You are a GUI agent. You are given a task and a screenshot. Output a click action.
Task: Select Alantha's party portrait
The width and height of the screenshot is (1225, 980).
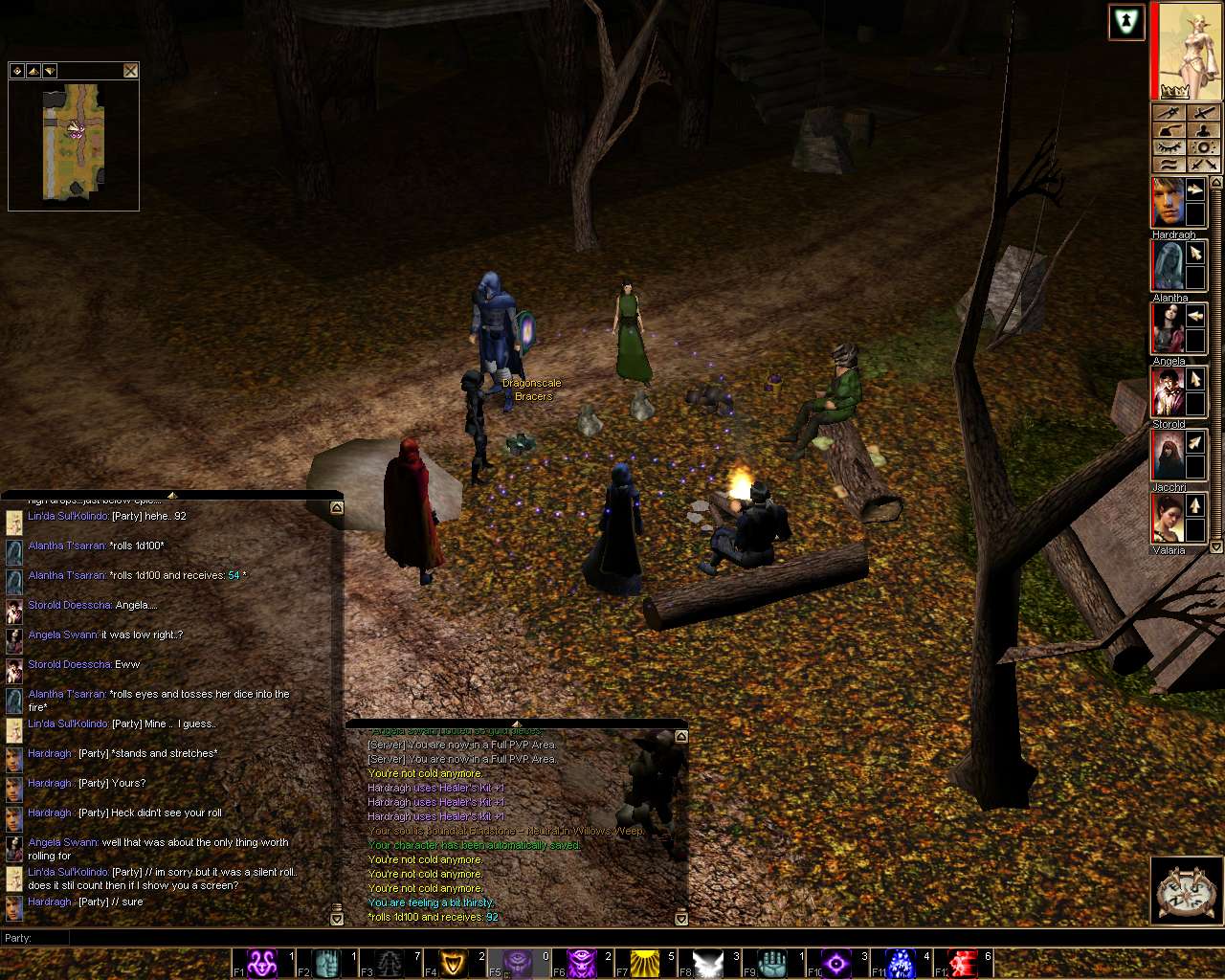pos(1168,266)
